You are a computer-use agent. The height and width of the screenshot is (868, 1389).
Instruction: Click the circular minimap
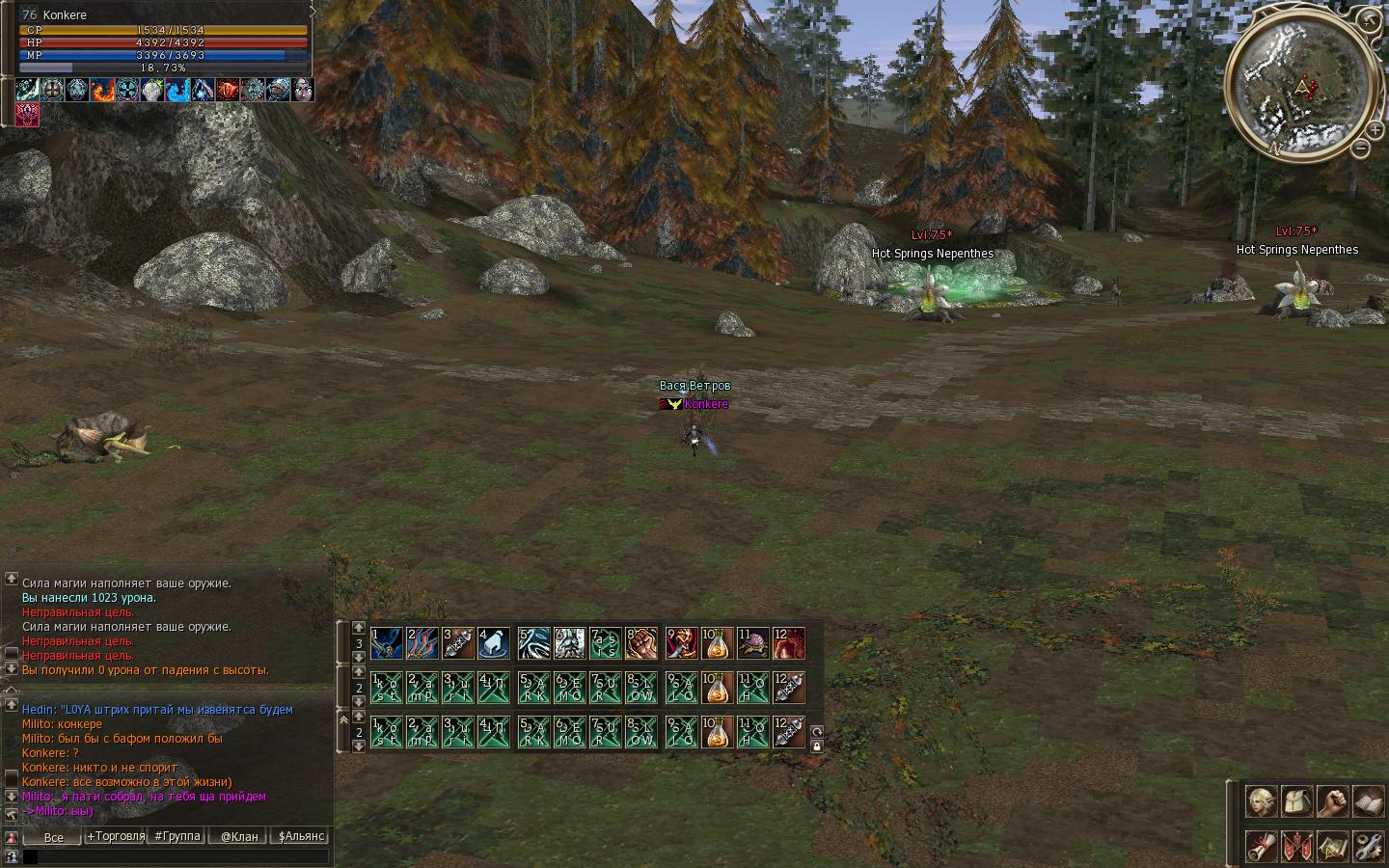pyautogui.click(x=1301, y=85)
